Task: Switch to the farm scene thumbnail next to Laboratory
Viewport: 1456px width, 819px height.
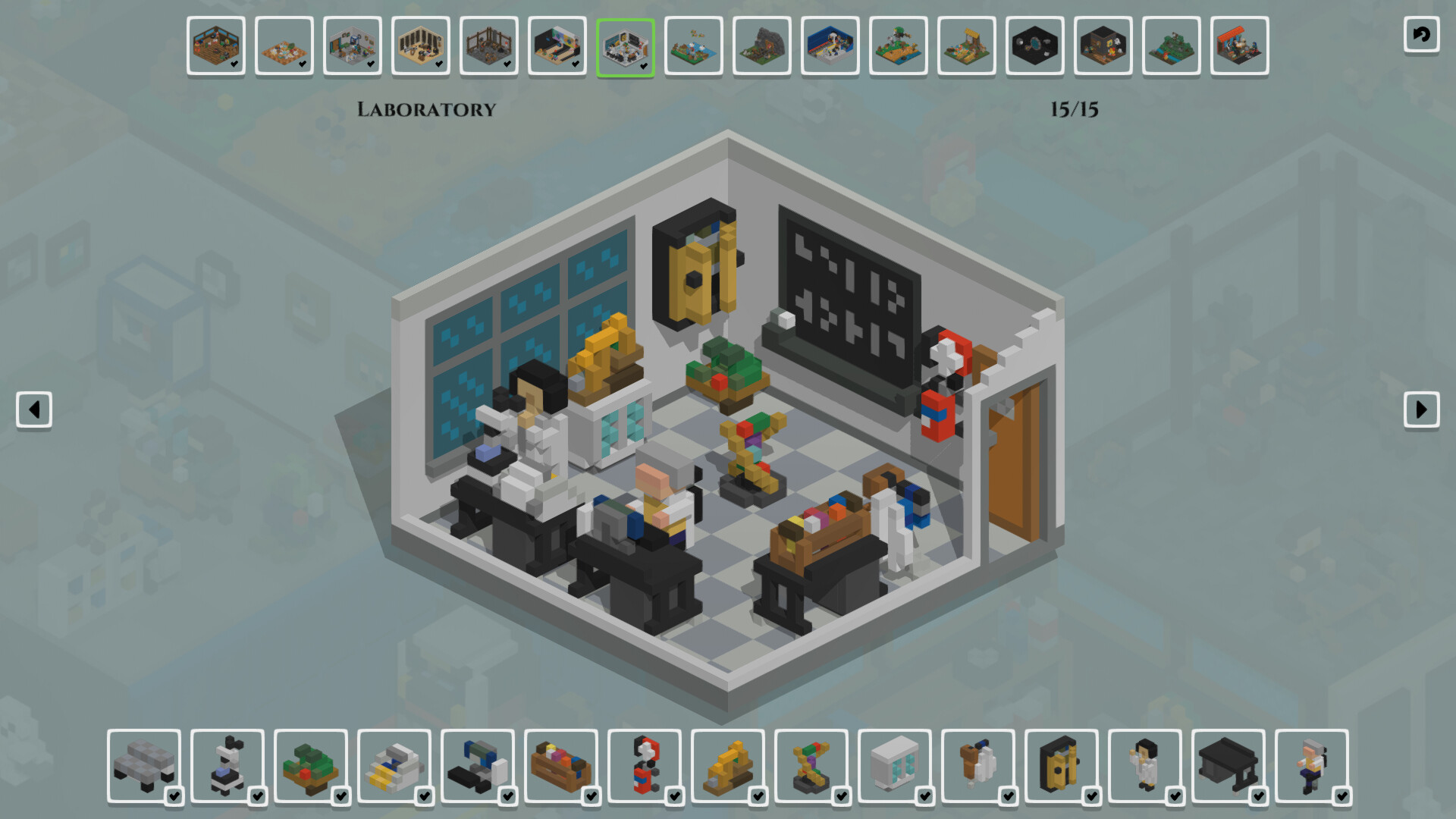Action: click(693, 46)
